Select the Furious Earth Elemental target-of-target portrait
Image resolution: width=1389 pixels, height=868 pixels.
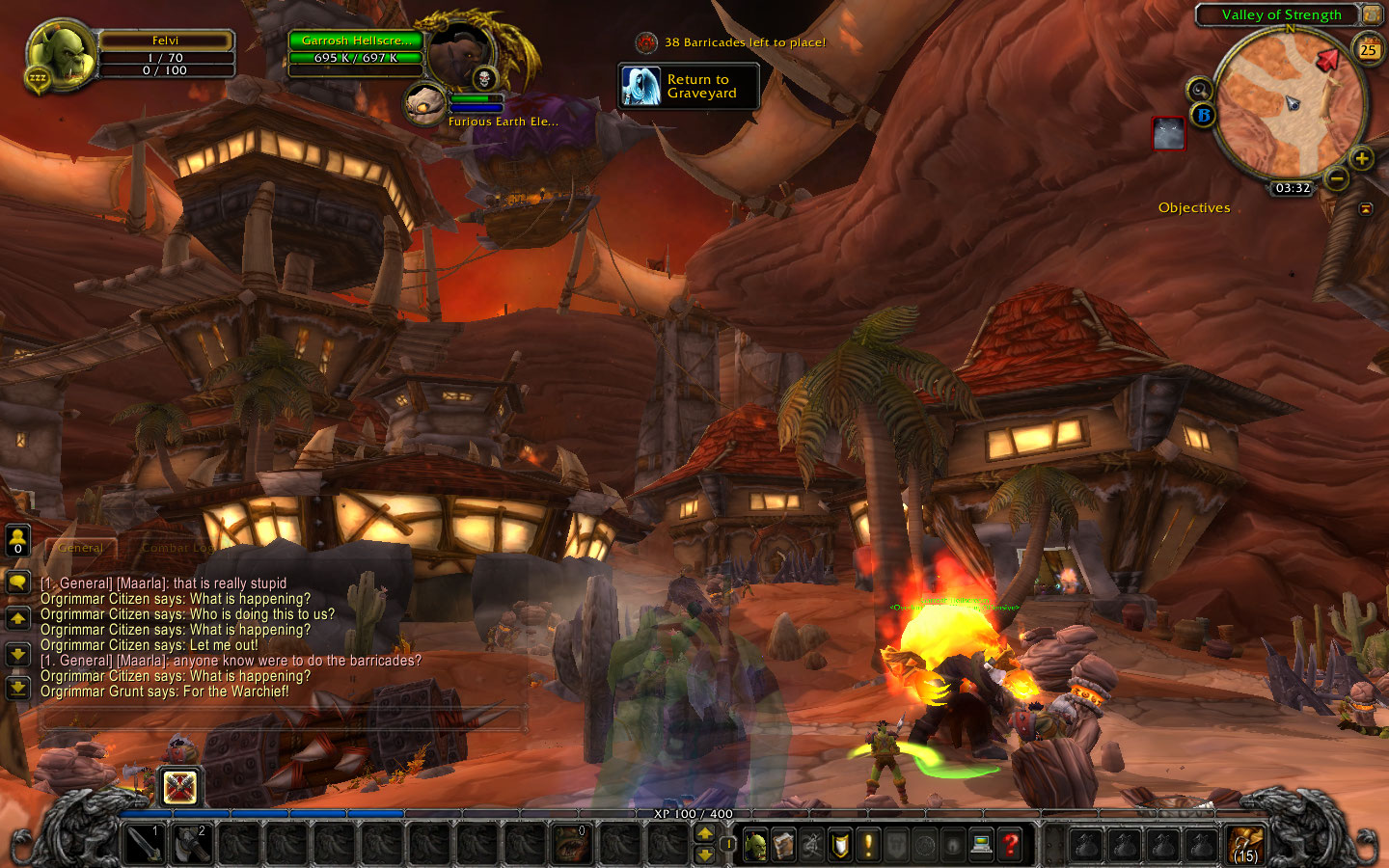click(424, 104)
